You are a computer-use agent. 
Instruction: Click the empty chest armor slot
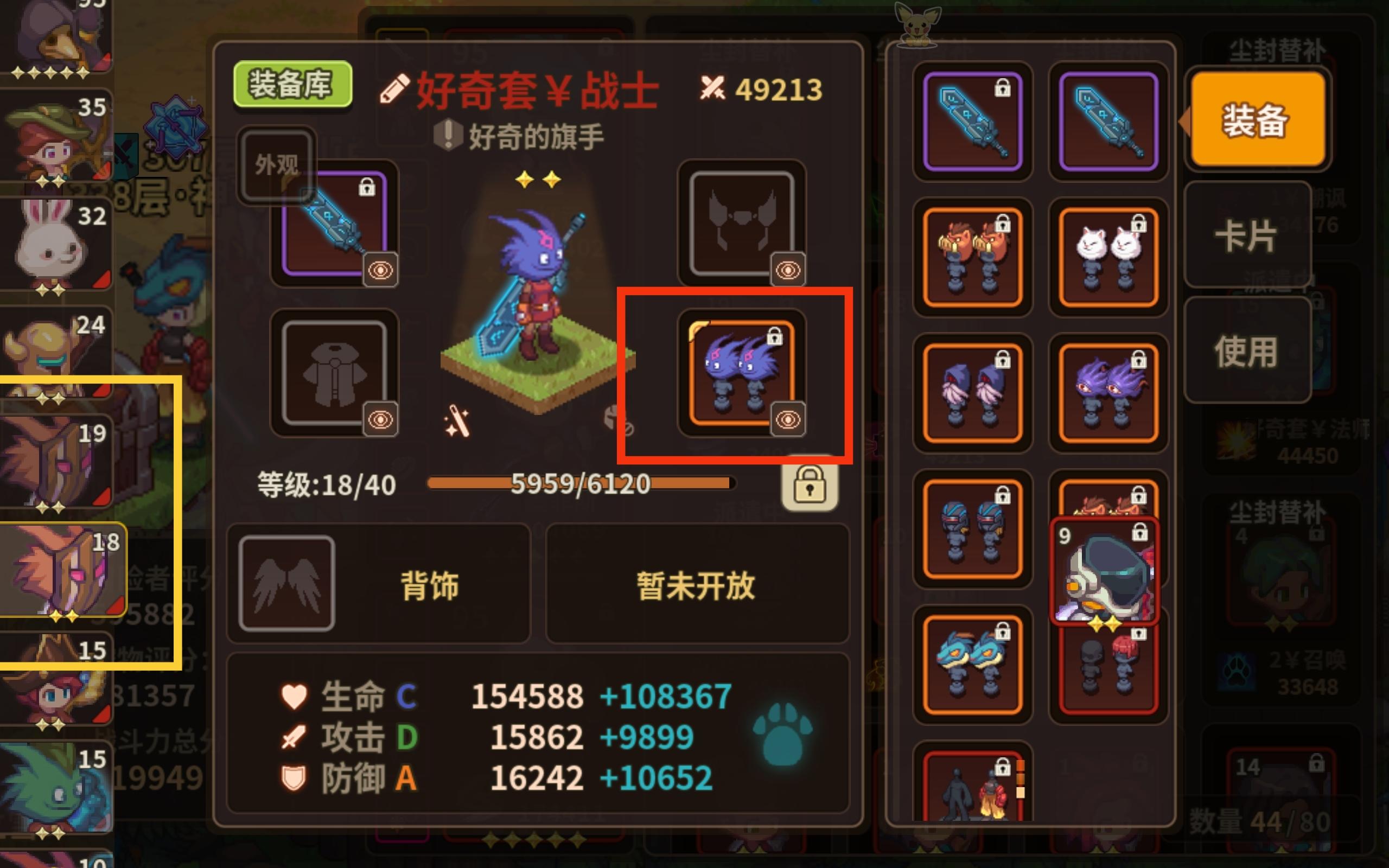point(335,373)
